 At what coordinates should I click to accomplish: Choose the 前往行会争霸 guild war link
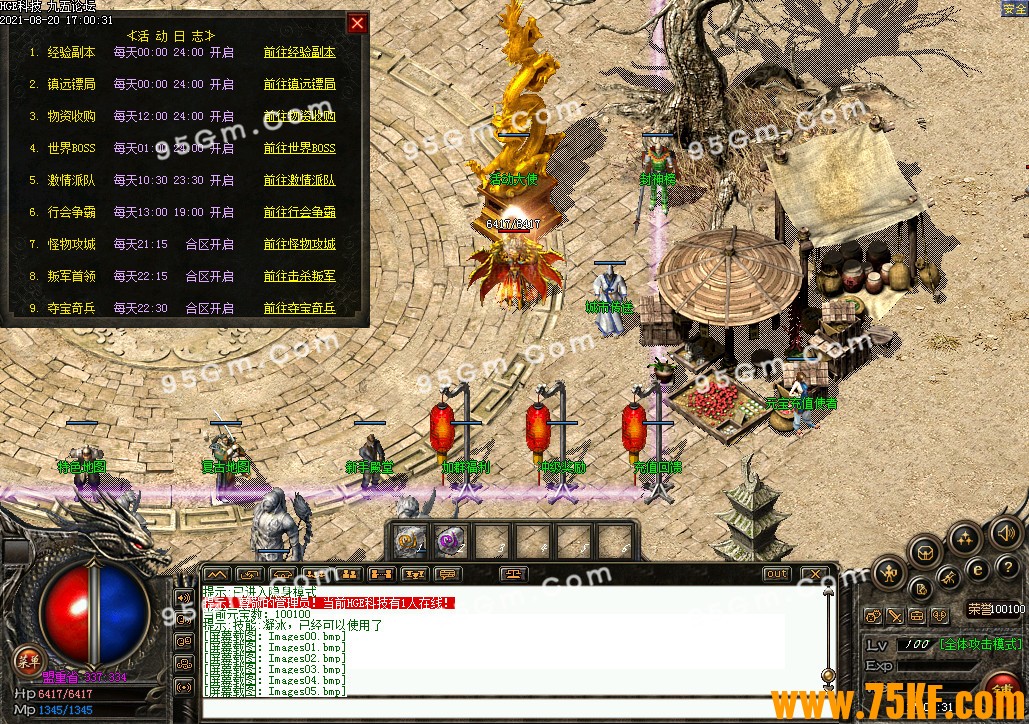pos(299,212)
